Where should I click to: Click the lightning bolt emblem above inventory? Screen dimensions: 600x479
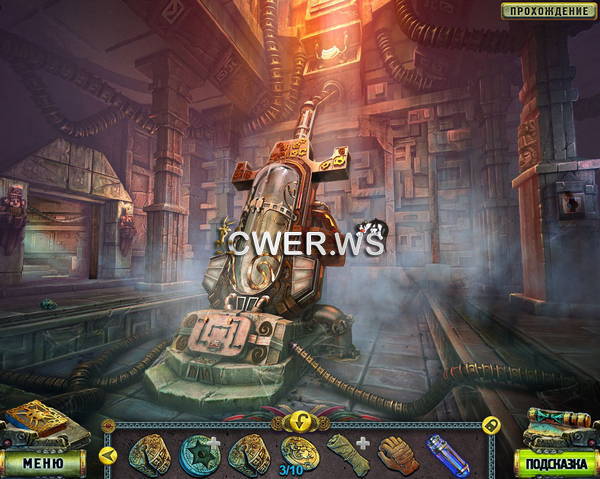(x=299, y=420)
